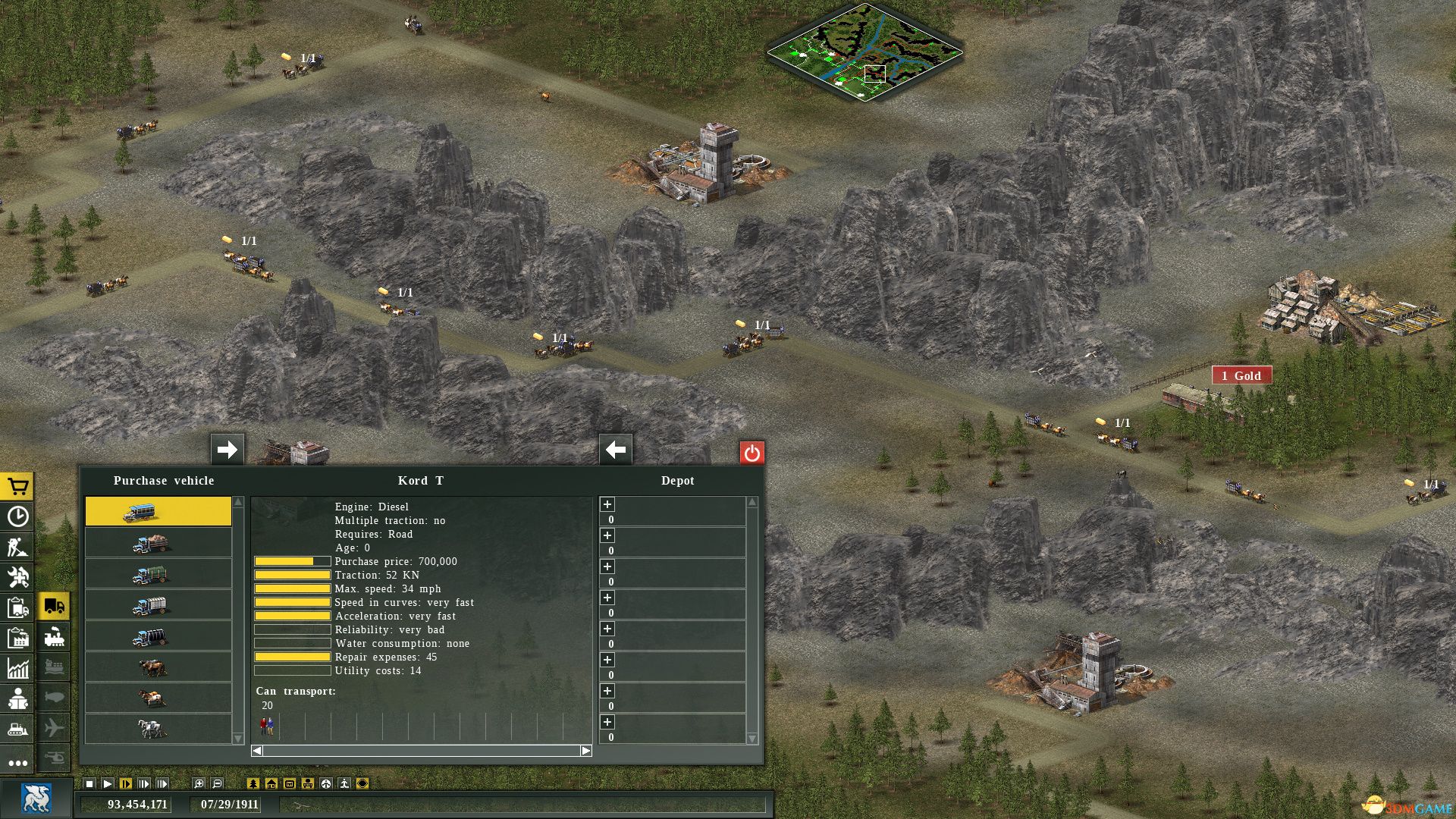This screenshot has width=1456, height=819.
Task: Set game speed to normal play
Action: tap(108, 783)
